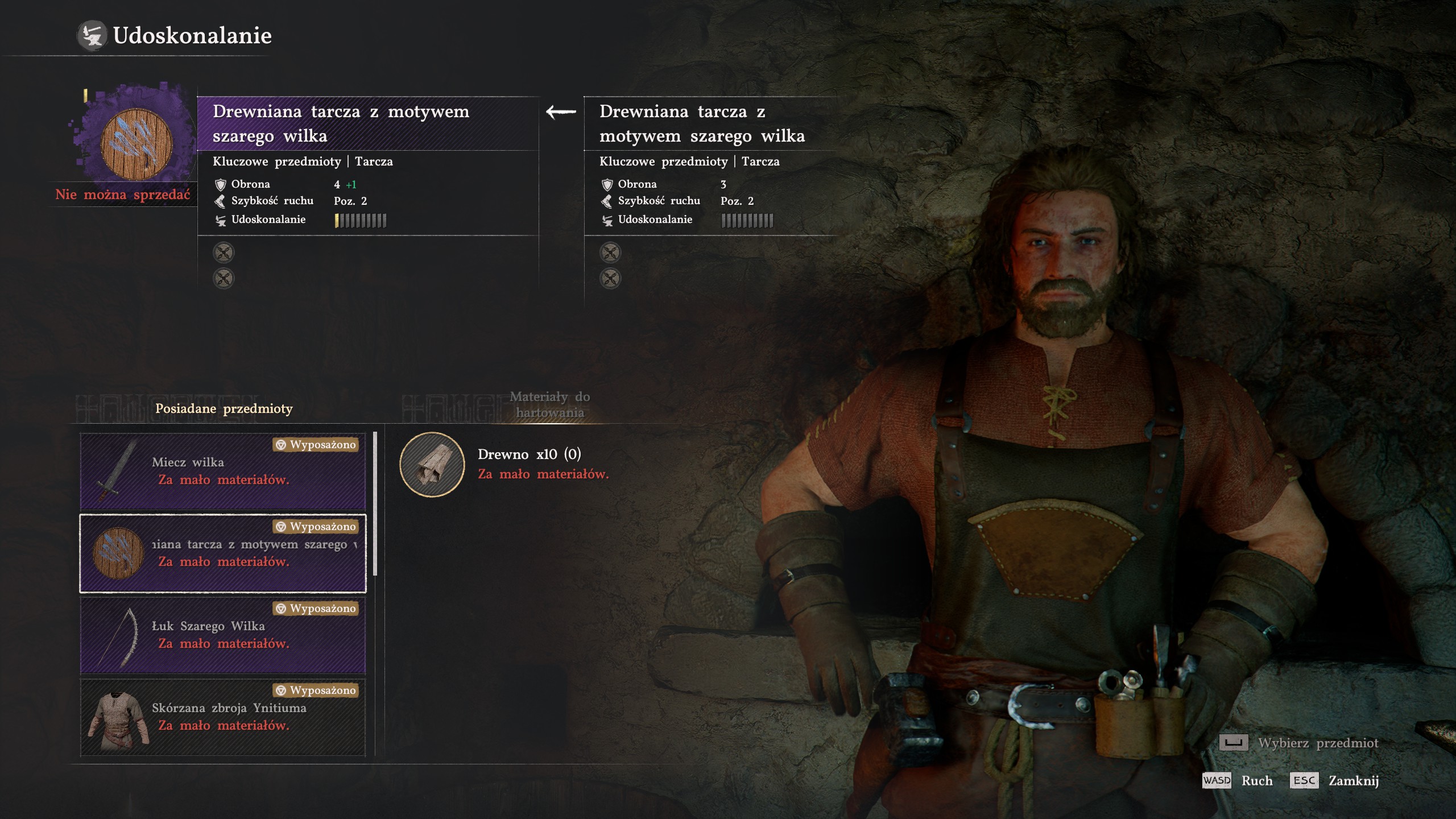The width and height of the screenshot is (1456, 819).
Task: Select Skórzana zbroja Ynitiuma armor row
Action: tap(222, 717)
